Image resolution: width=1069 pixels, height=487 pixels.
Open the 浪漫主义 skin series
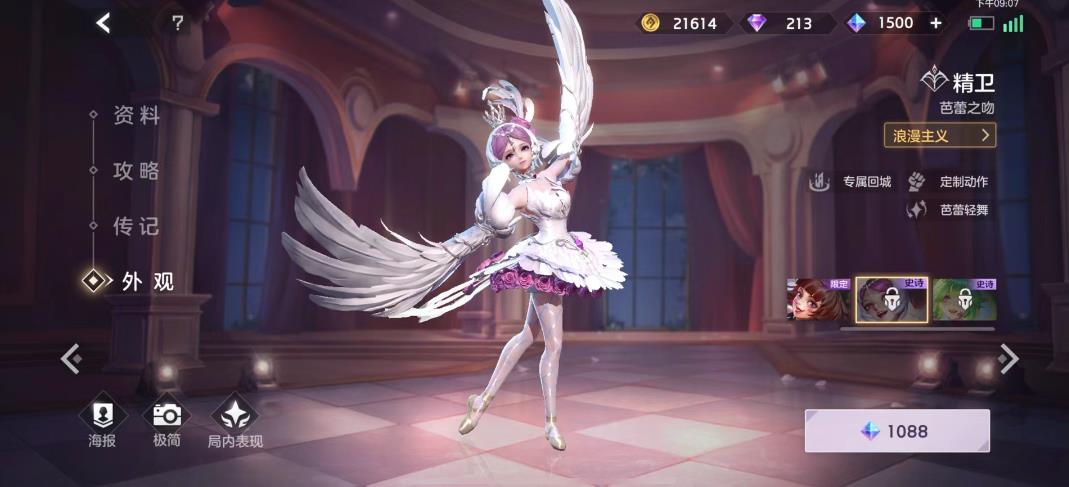point(939,135)
